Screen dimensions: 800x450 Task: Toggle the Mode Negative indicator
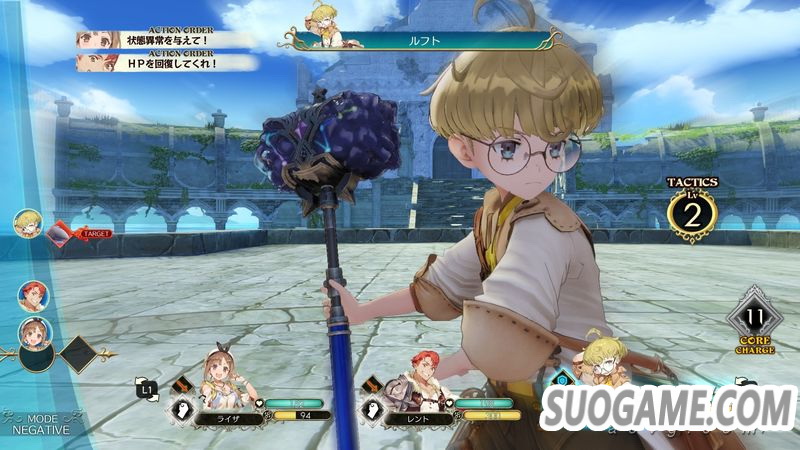pos(42,424)
